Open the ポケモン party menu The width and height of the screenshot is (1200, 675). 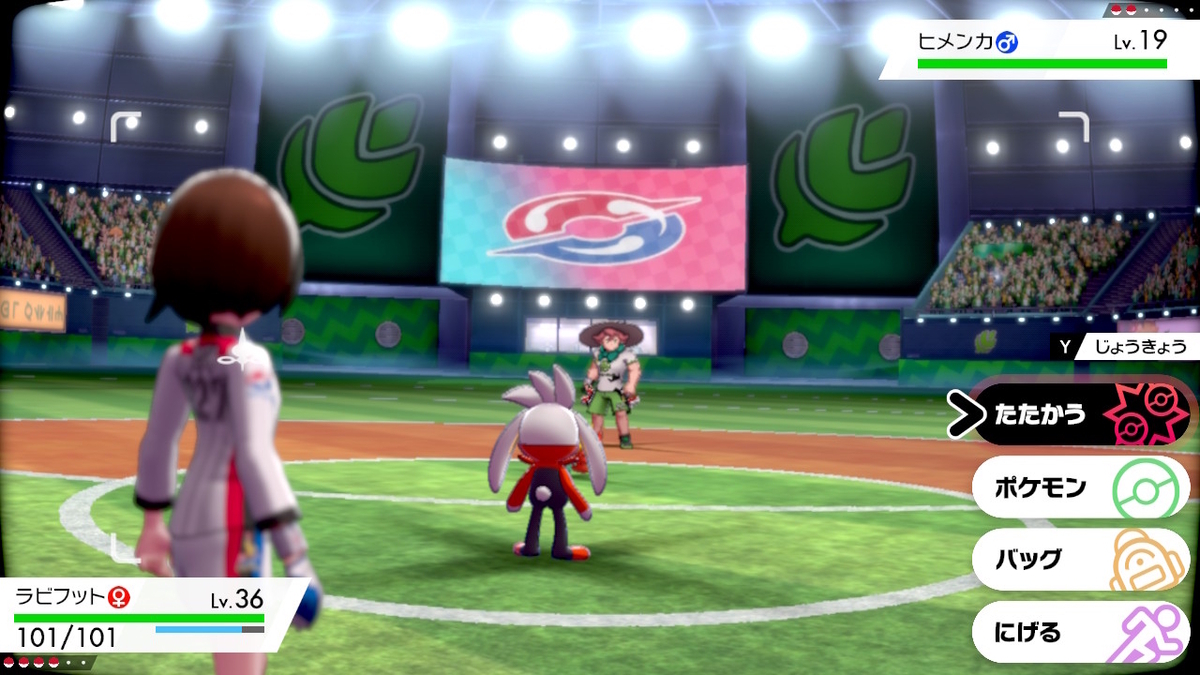(1080, 488)
